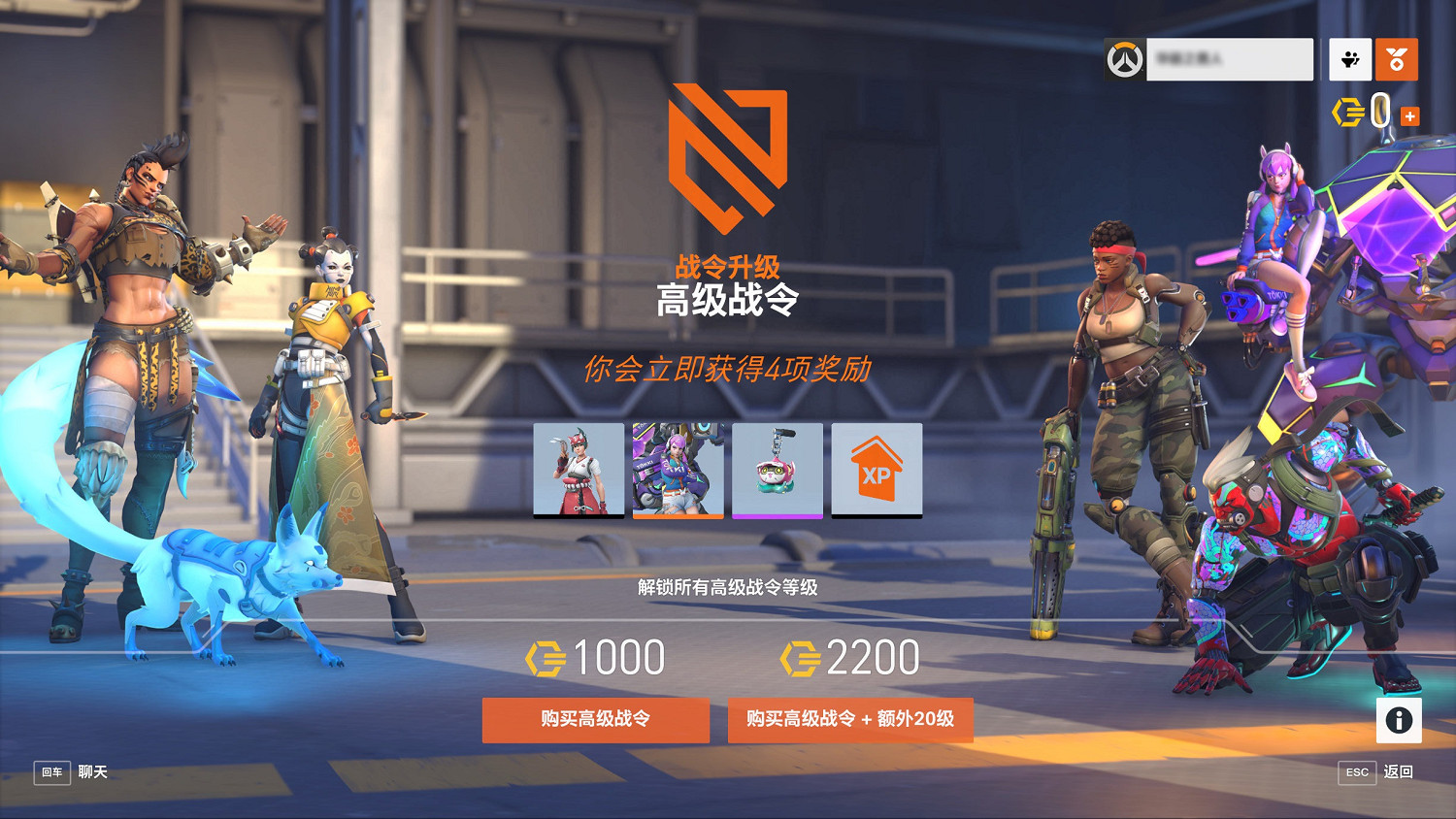Click the coin icon next to 1000

[x=546, y=657]
